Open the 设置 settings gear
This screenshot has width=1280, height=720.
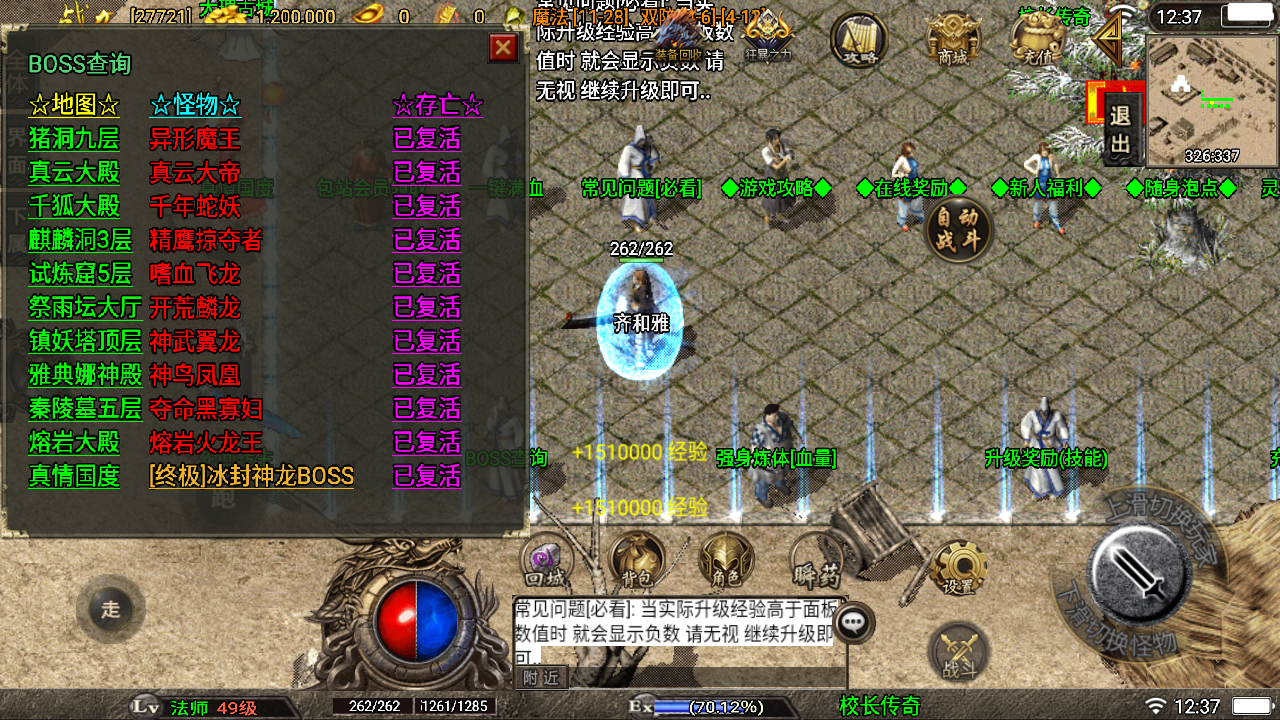958,569
